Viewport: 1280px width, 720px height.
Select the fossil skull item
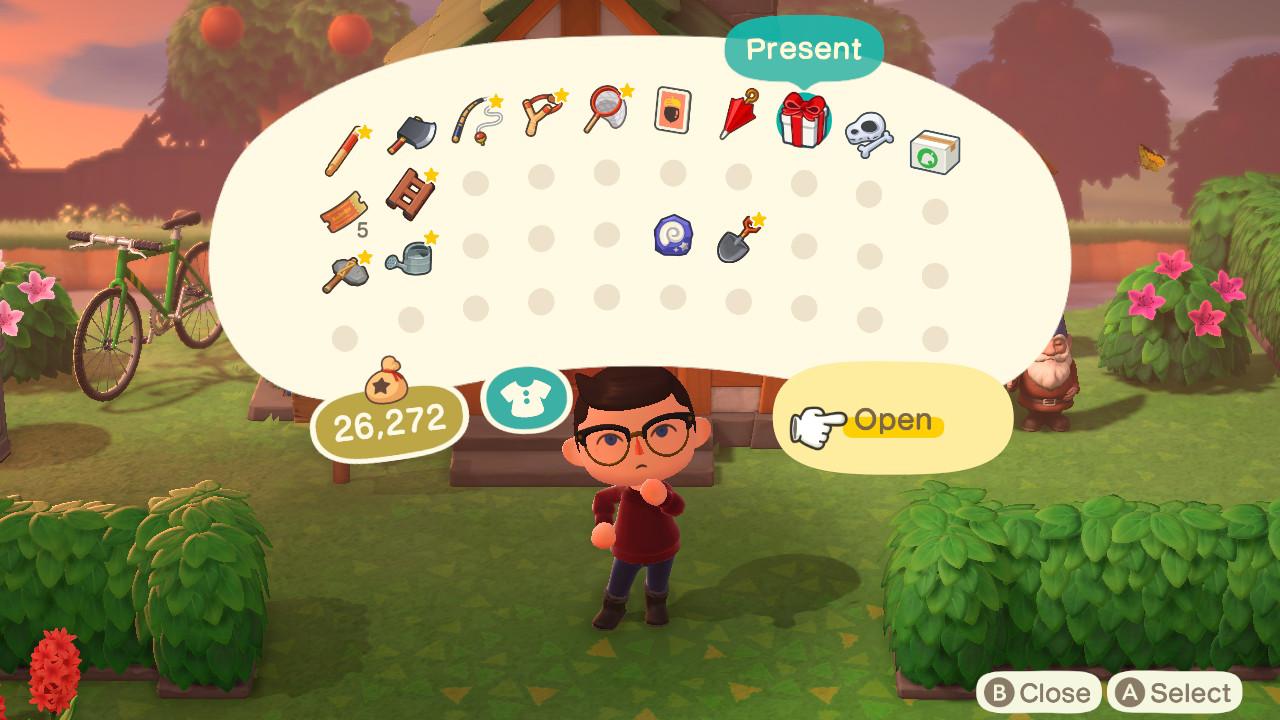pyautogui.click(x=867, y=134)
